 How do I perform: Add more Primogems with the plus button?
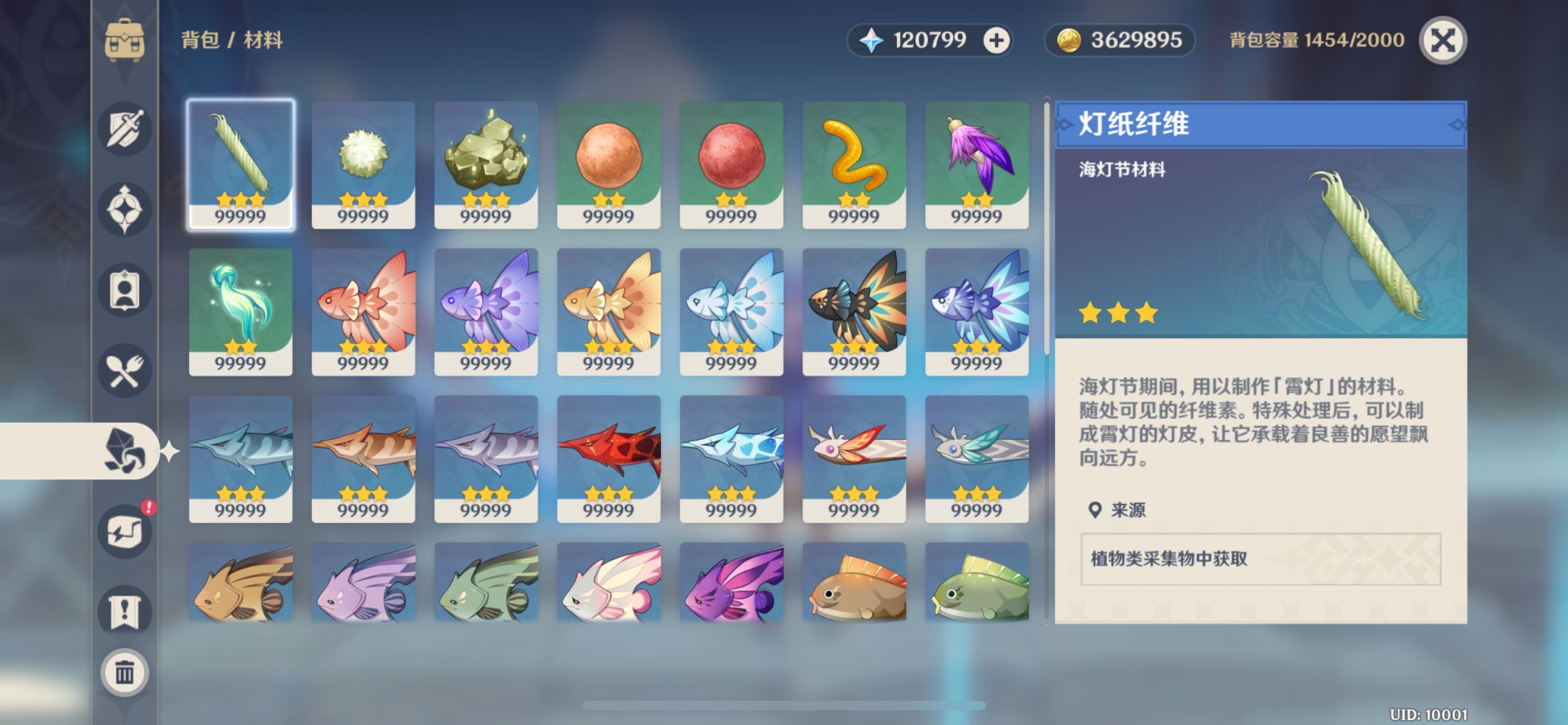click(x=996, y=41)
